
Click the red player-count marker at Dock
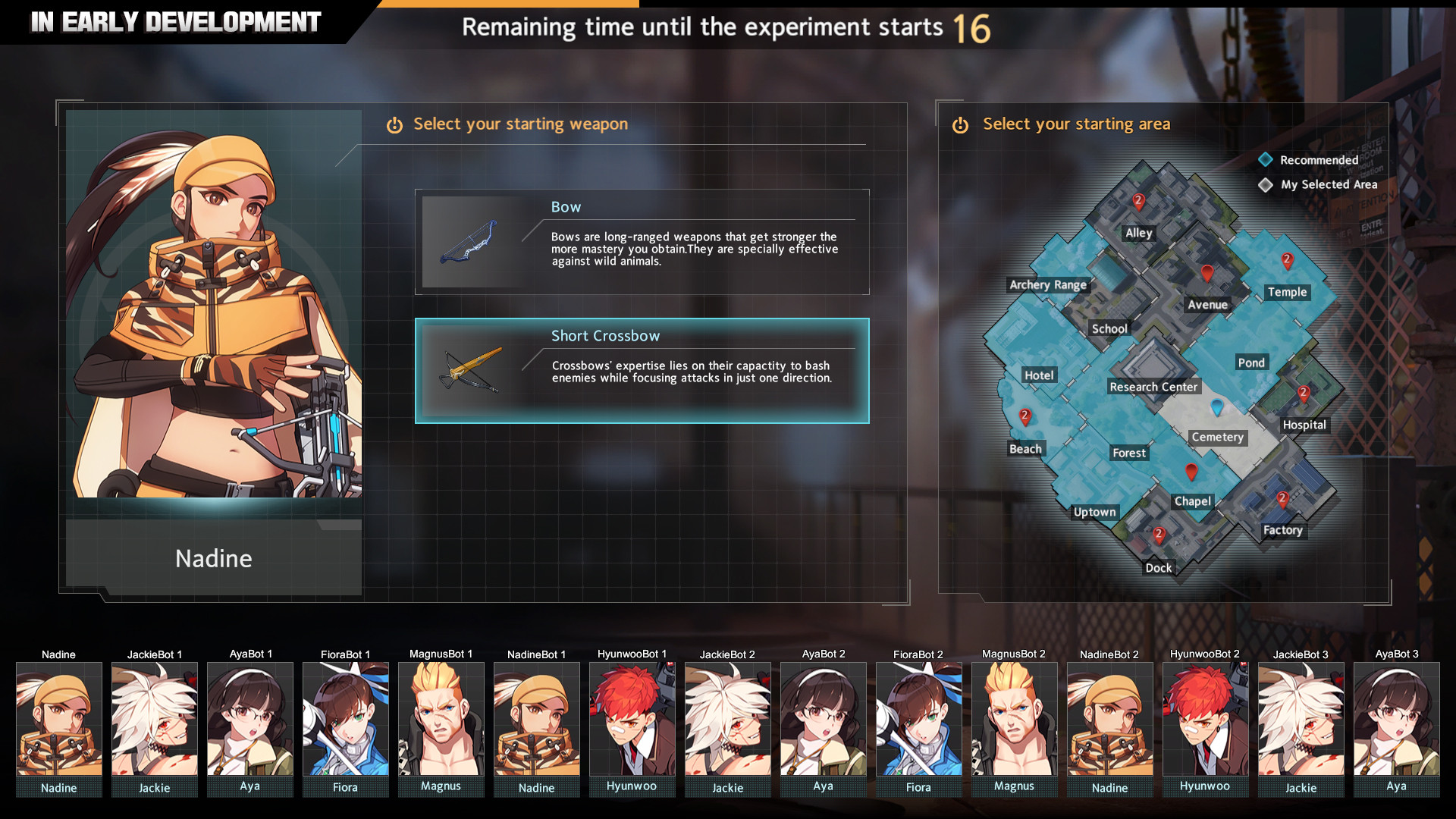pos(1159,535)
